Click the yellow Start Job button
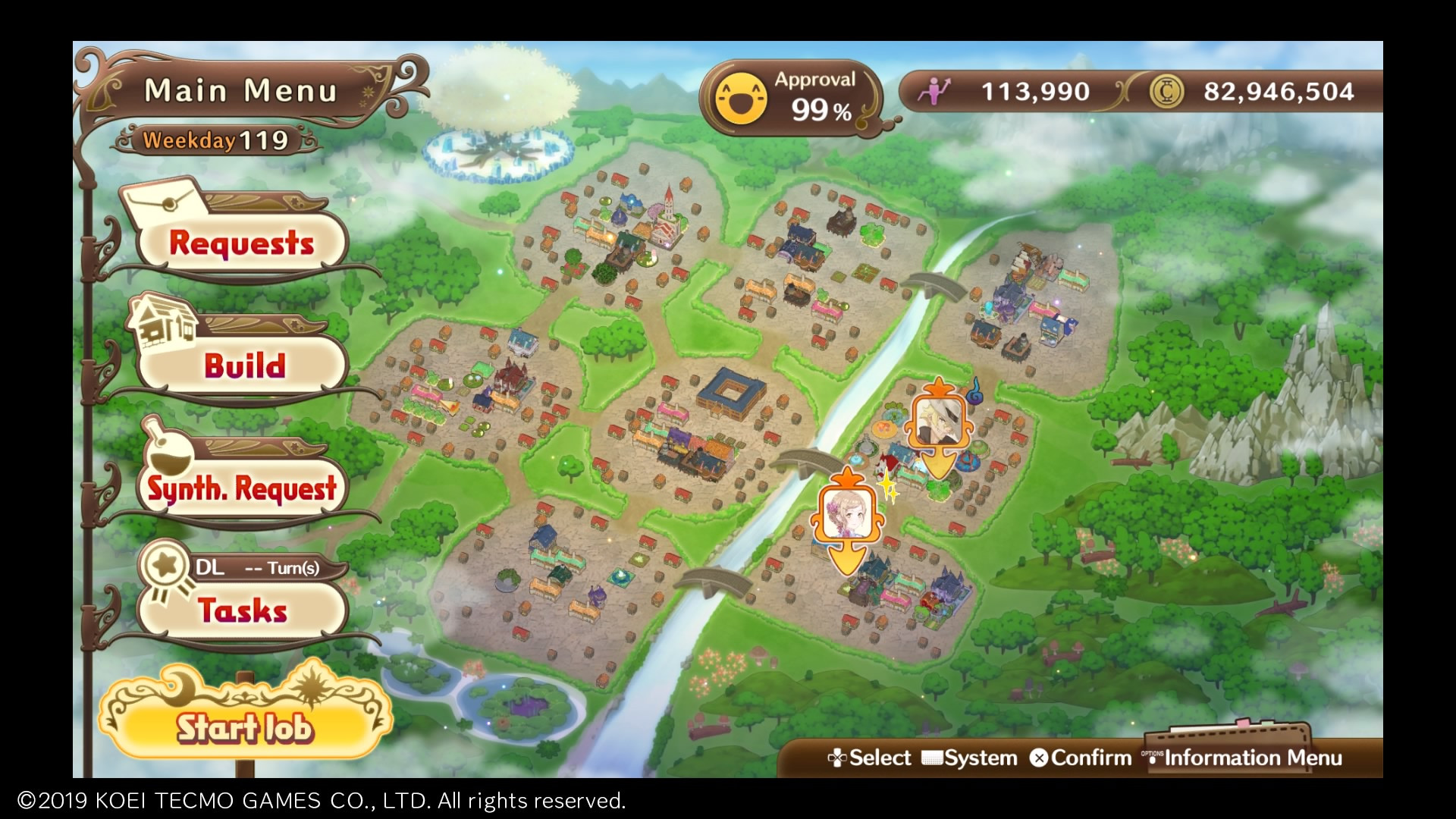Screen dimensions: 1456x819 tap(244, 727)
